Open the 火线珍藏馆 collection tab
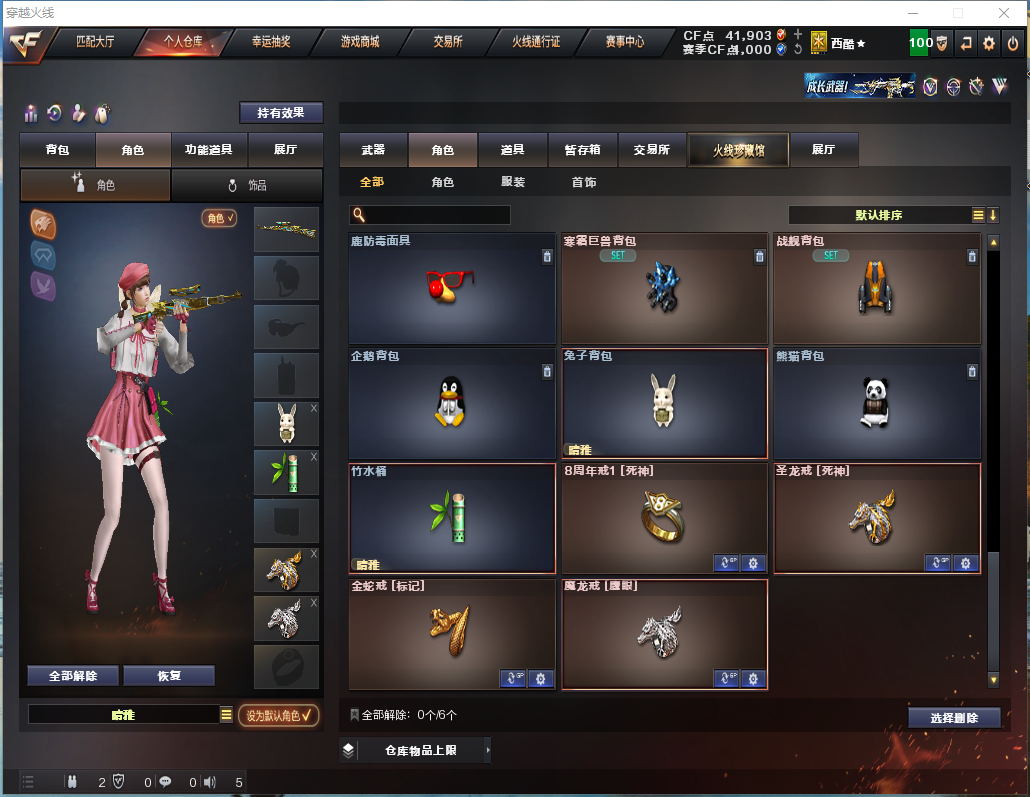Screen dimensions: 1030x797 click(738, 150)
